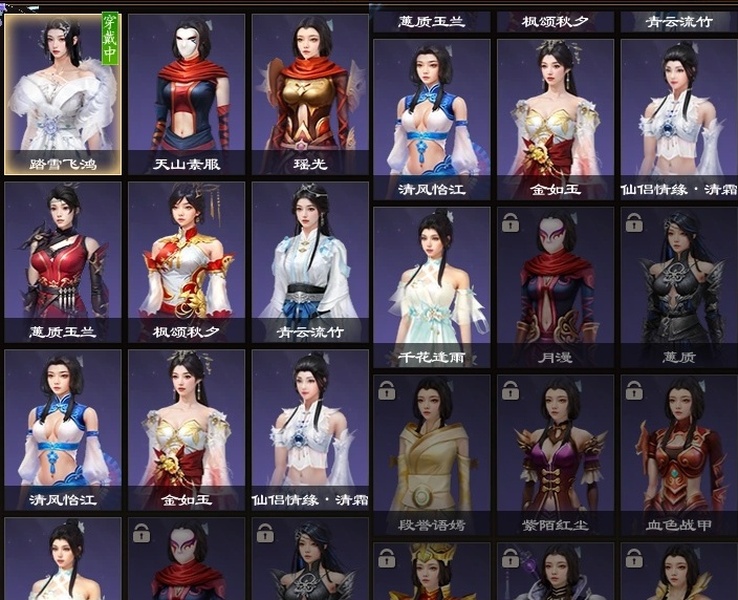
Task: Select the locked 段誉语嫣 yellow robe
Action: (x=431, y=453)
